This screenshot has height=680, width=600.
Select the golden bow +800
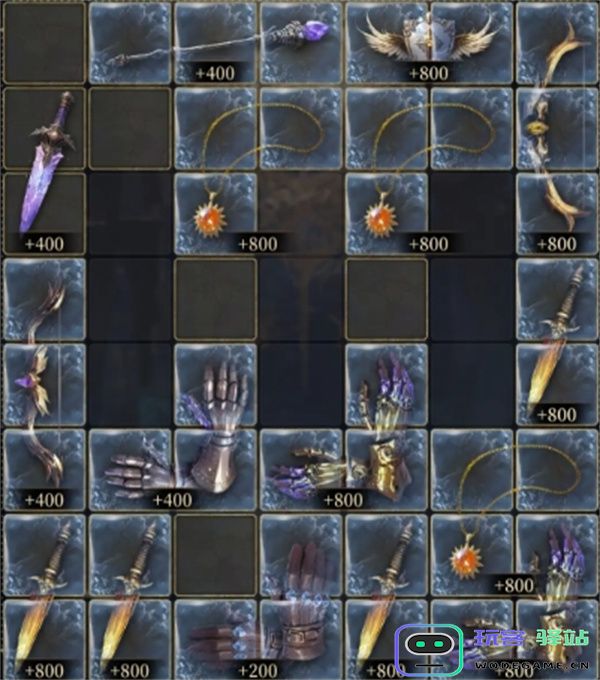tap(557, 130)
